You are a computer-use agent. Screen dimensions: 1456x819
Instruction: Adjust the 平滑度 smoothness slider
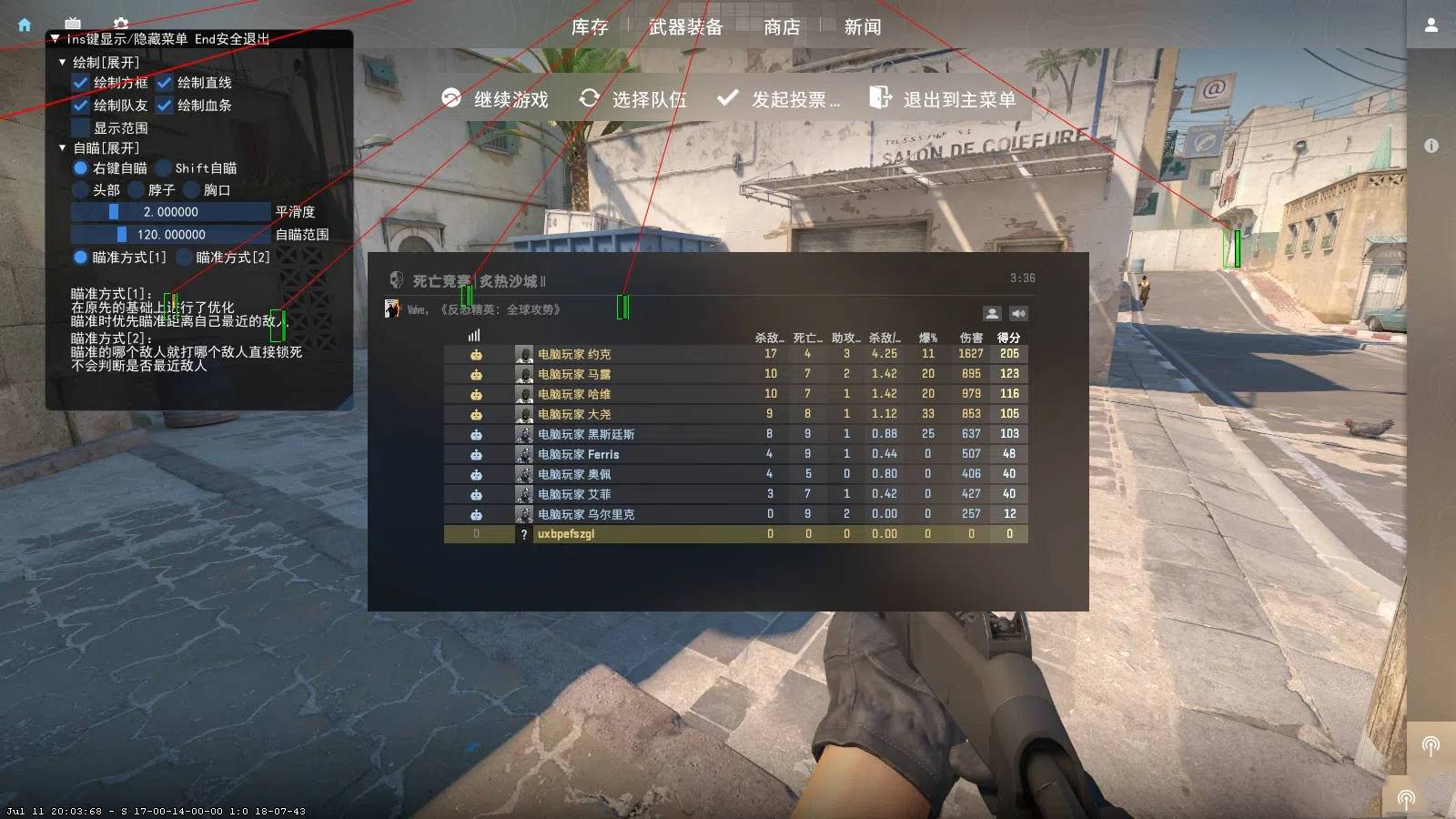113,211
